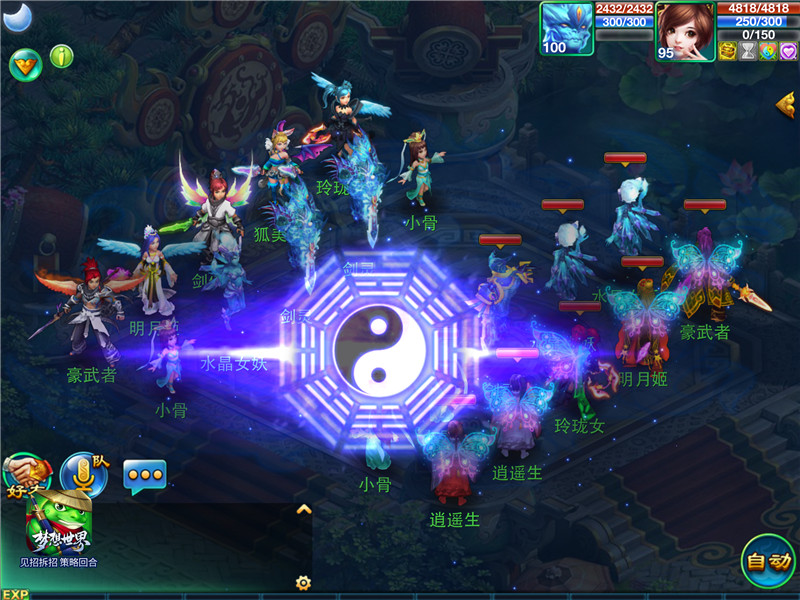Screen dimensions: 800x600
Task: Click the hourglass status icon
Action: pyautogui.click(x=747, y=51)
